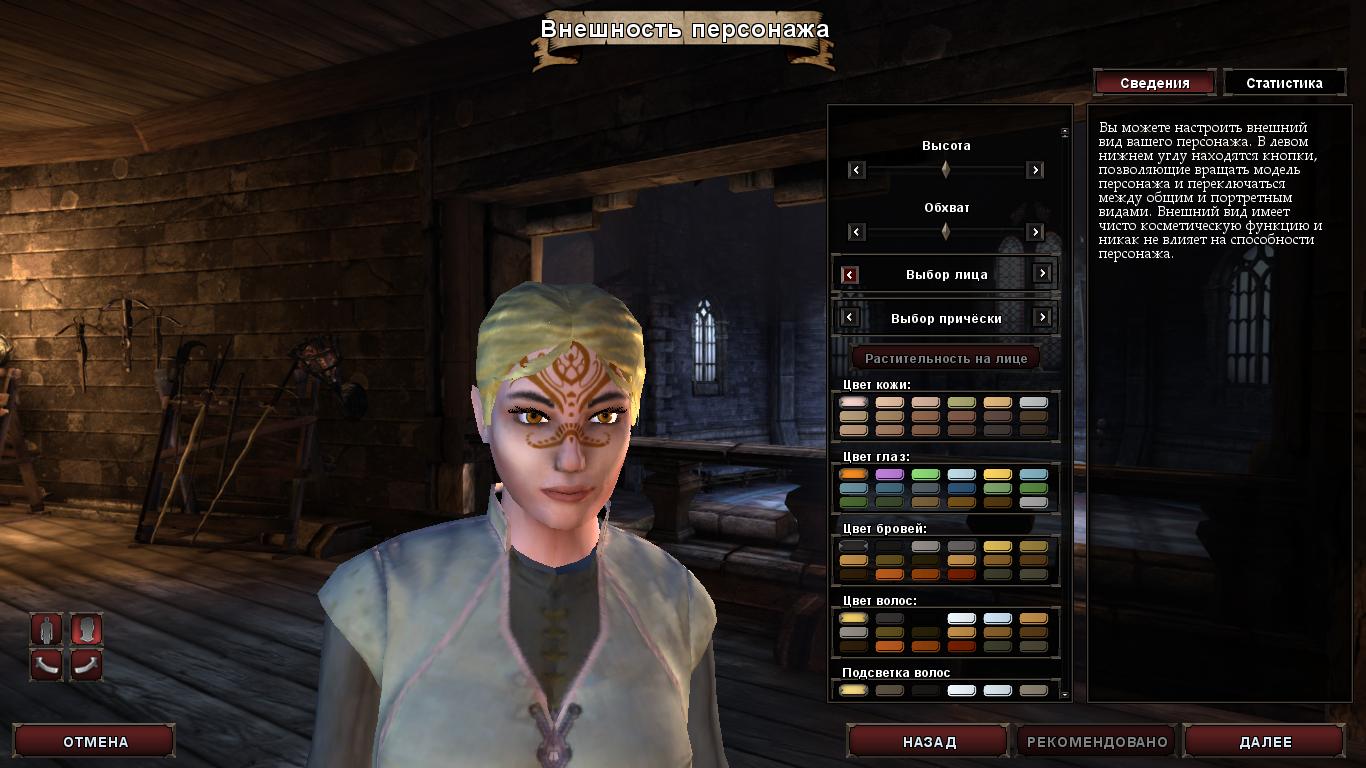The image size is (1366, 768).
Task: Rotate character model with the right arrow
Action: click(x=87, y=663)
